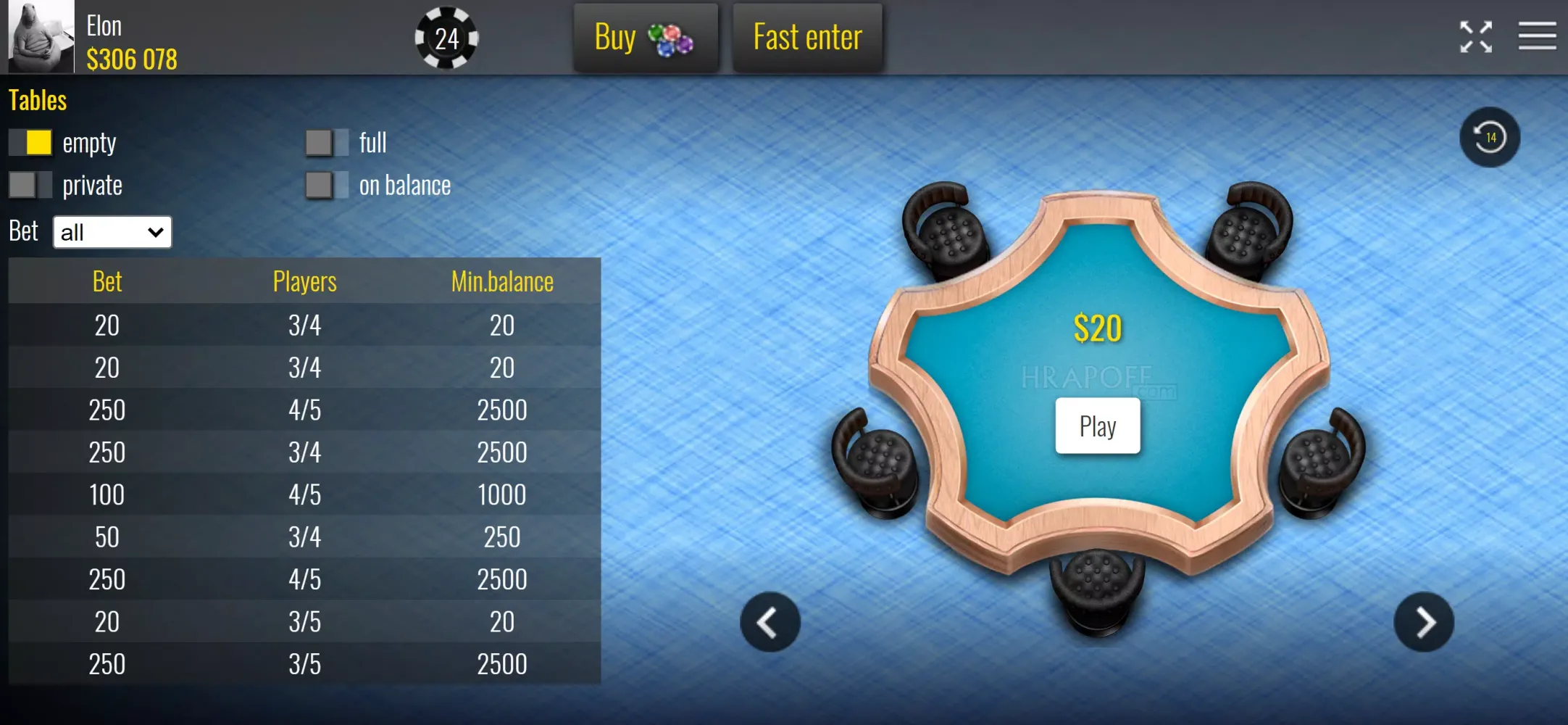This screenshot has height=725, width=1568.
Task: Toggle fullscreen with the arrows icon
Action: pos(1475,37)
